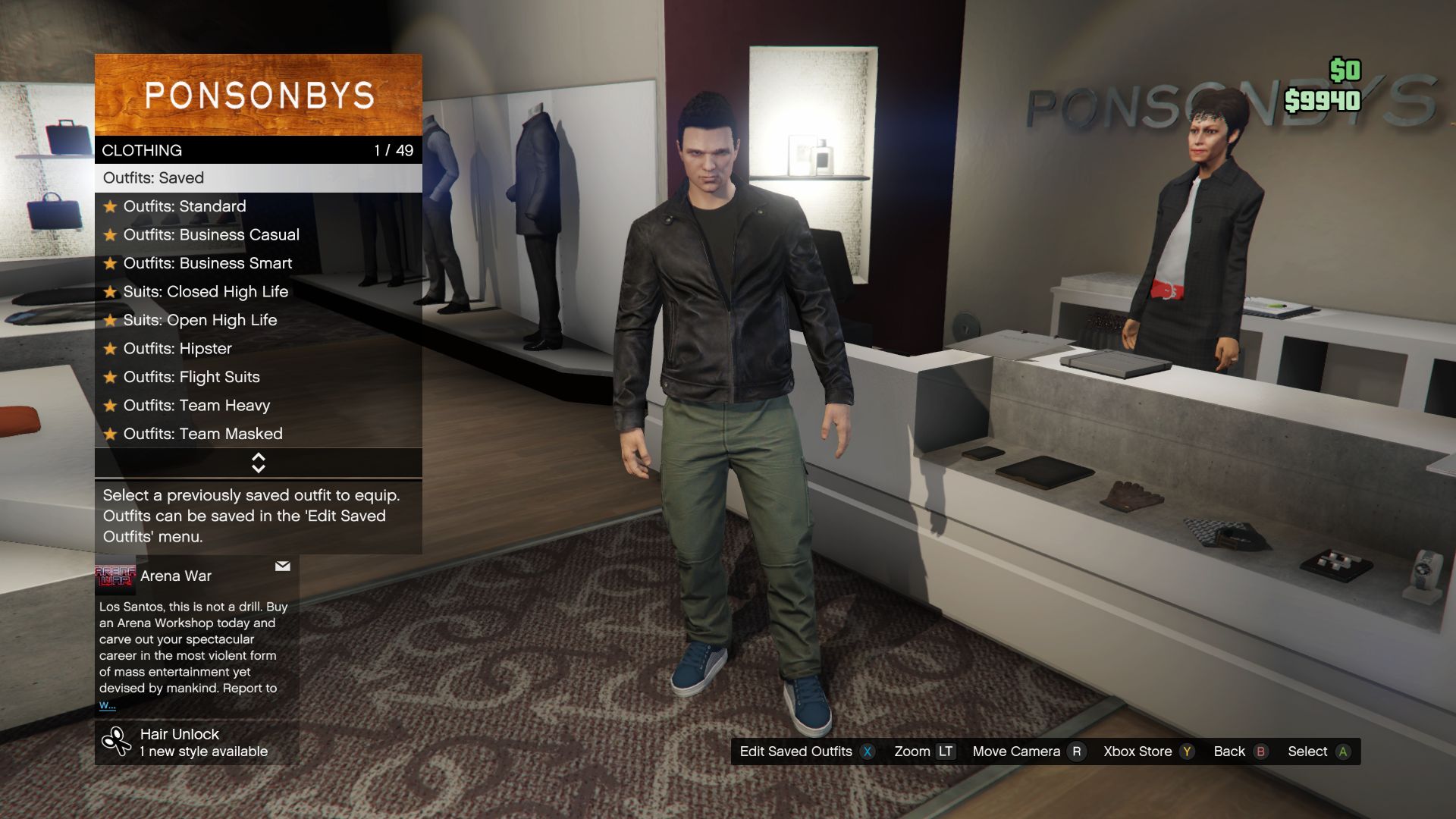Click the $9940 cash display
The height and width of the screenshot is (819, 1456).
(x=1323, y=98)
